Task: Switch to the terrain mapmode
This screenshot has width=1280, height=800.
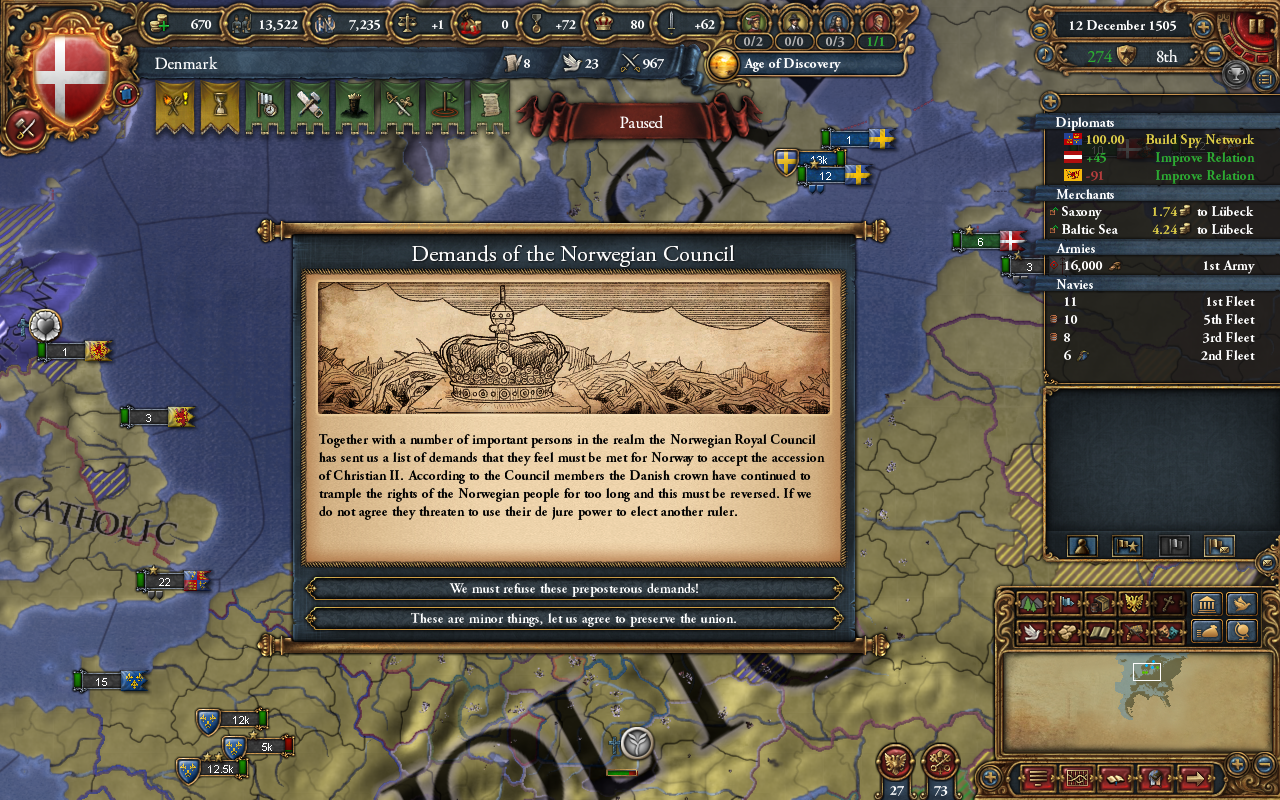Action: [1032, 602]
